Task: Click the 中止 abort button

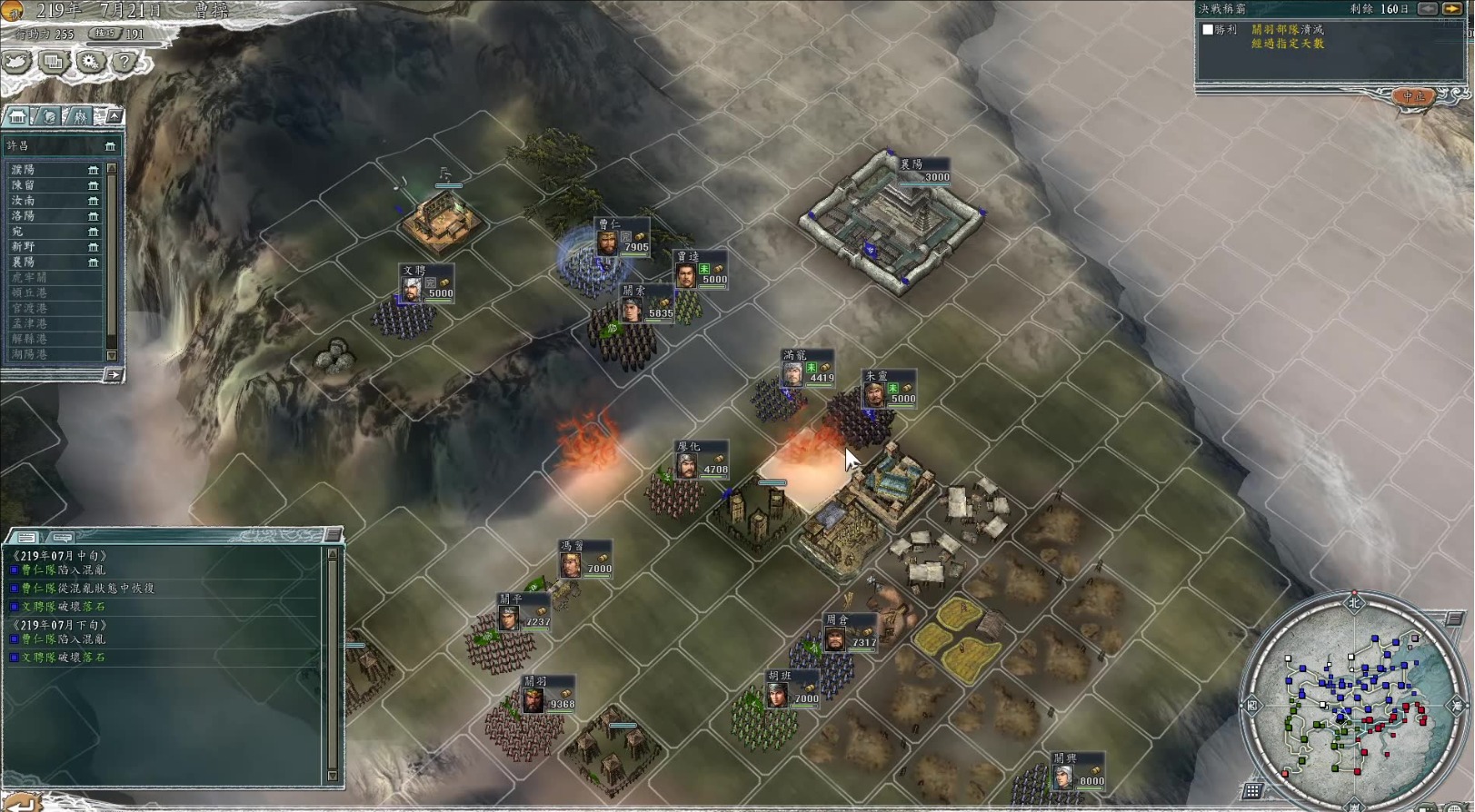Action: (x=1412, y=96)
